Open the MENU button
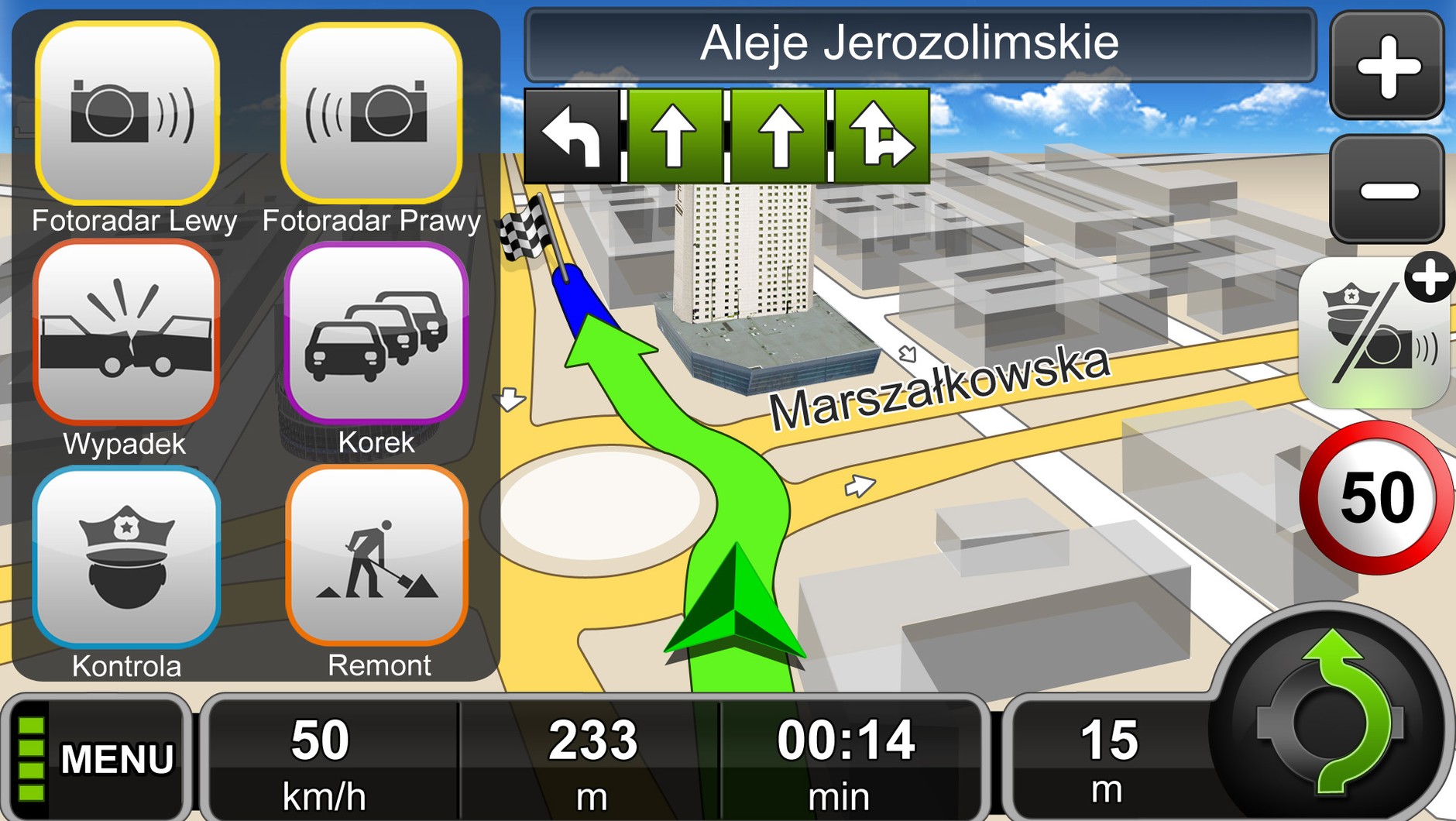The height and width of the screenshot is (821, 1456). pyautogui.click(x=97, y=757)
